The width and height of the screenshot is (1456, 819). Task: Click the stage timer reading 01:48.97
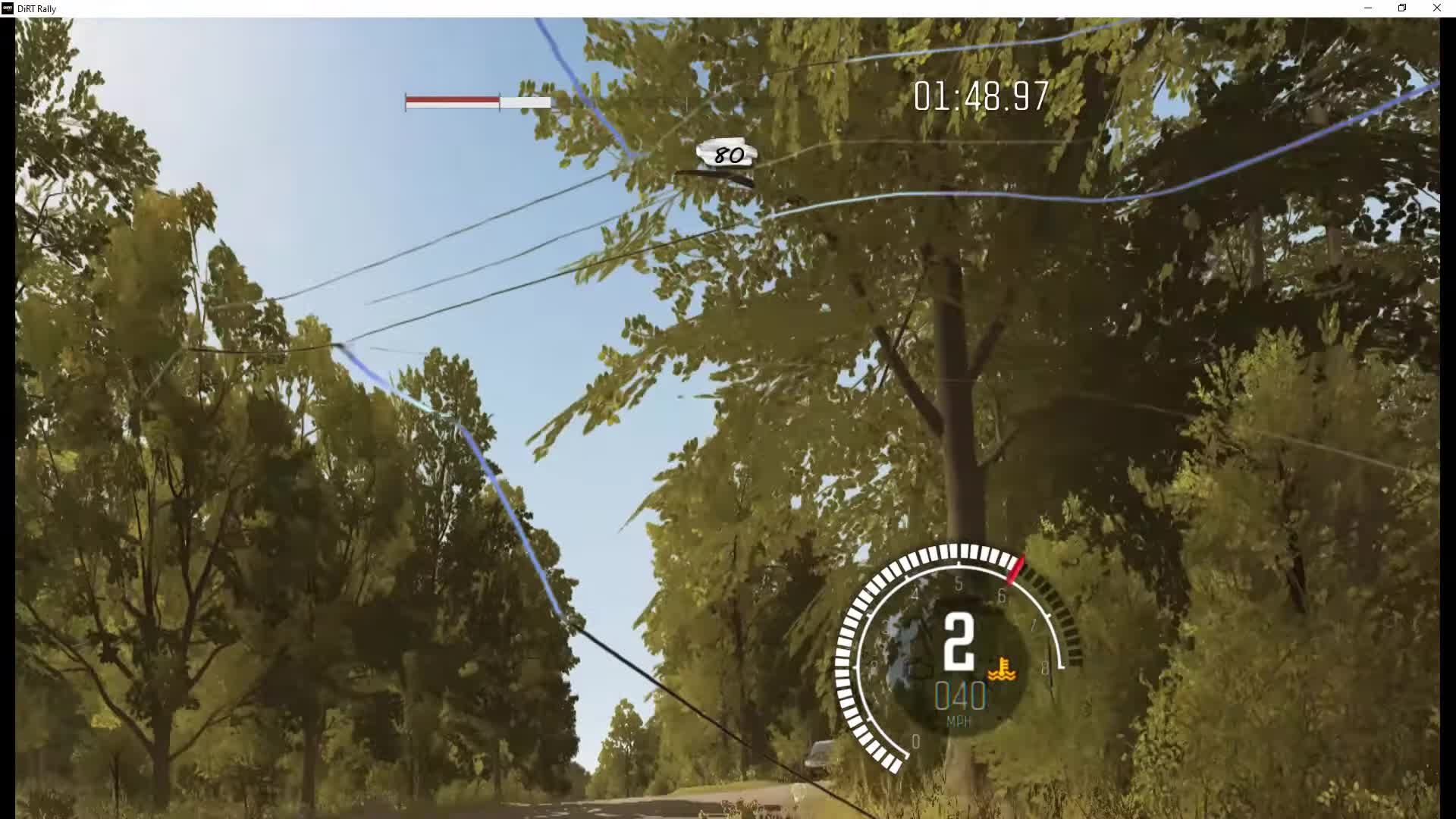point(980,97)
